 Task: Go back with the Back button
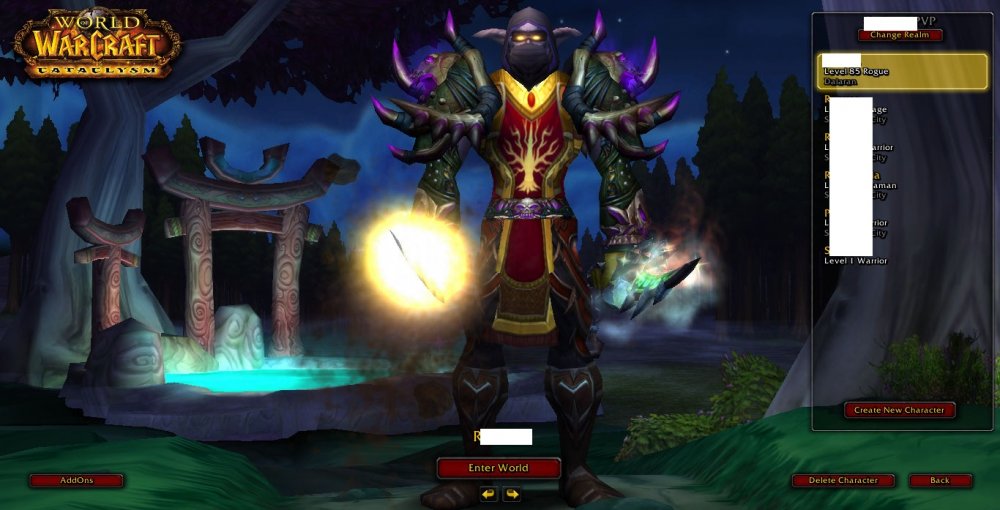click(x=940, y=480)
